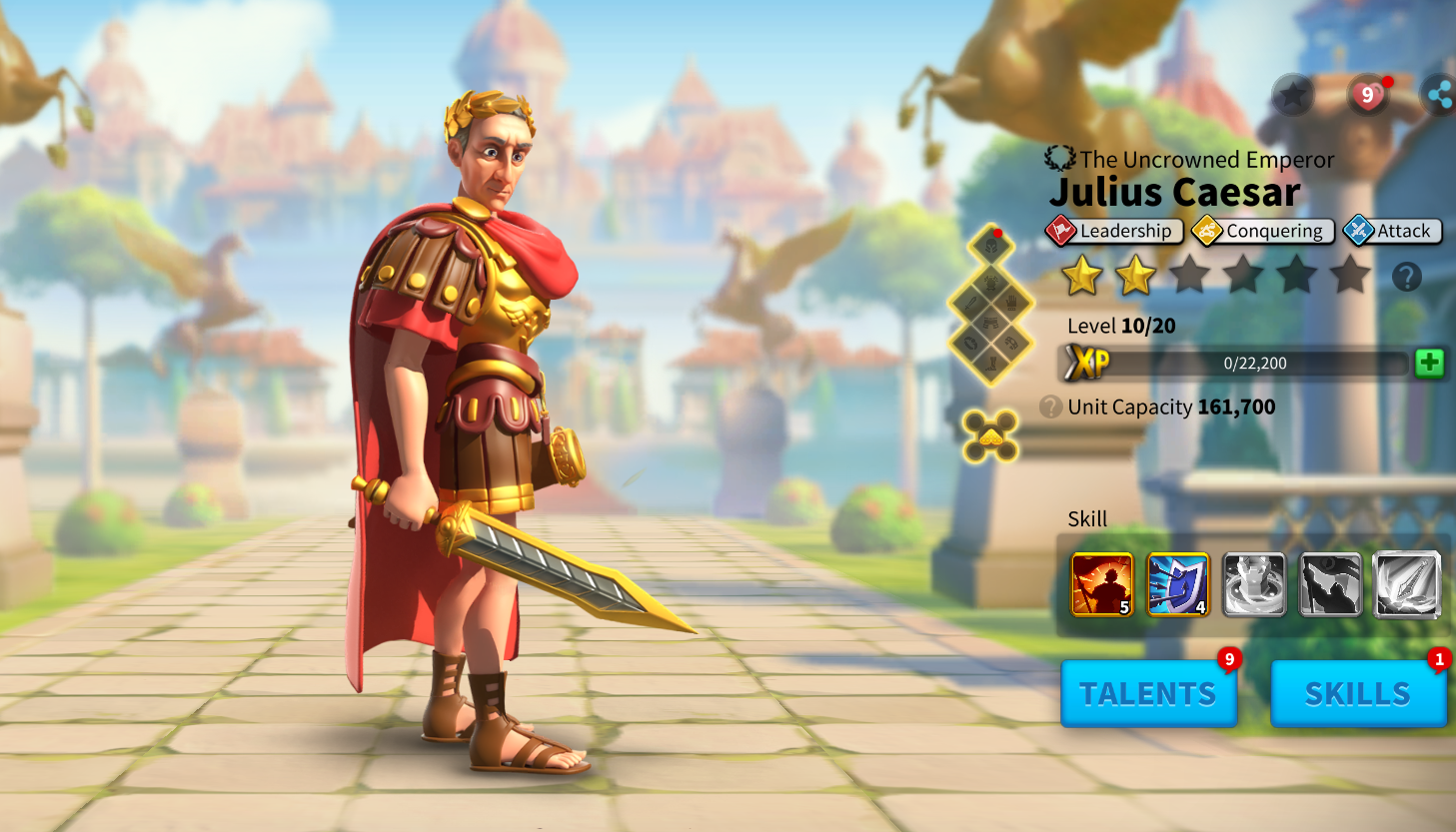Viewport: 1456px width, 832px height.
Task: View the fourth locked grey skill
Action: point(1330,584)
